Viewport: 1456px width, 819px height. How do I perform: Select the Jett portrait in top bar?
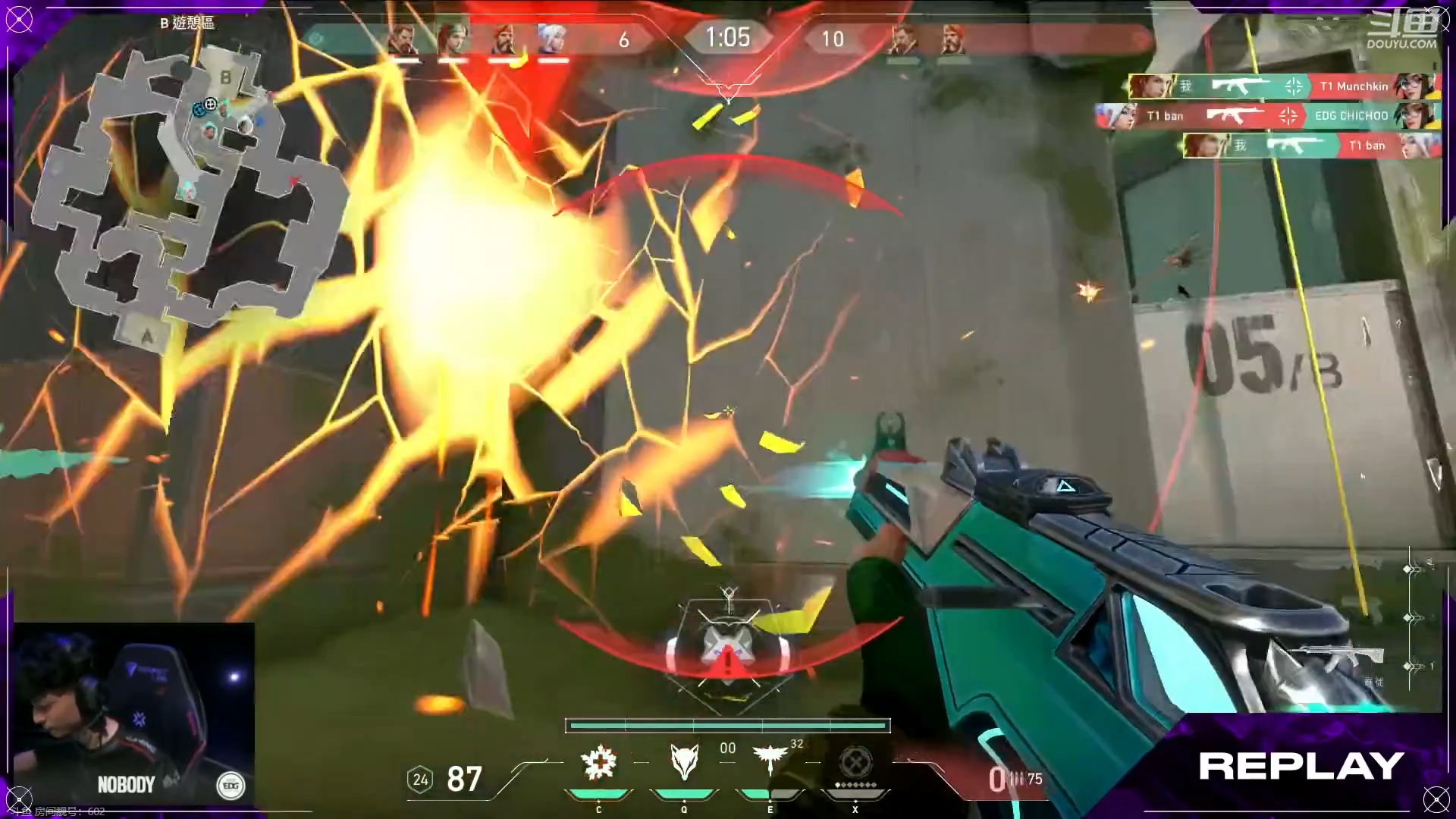(x=551, y=39)
